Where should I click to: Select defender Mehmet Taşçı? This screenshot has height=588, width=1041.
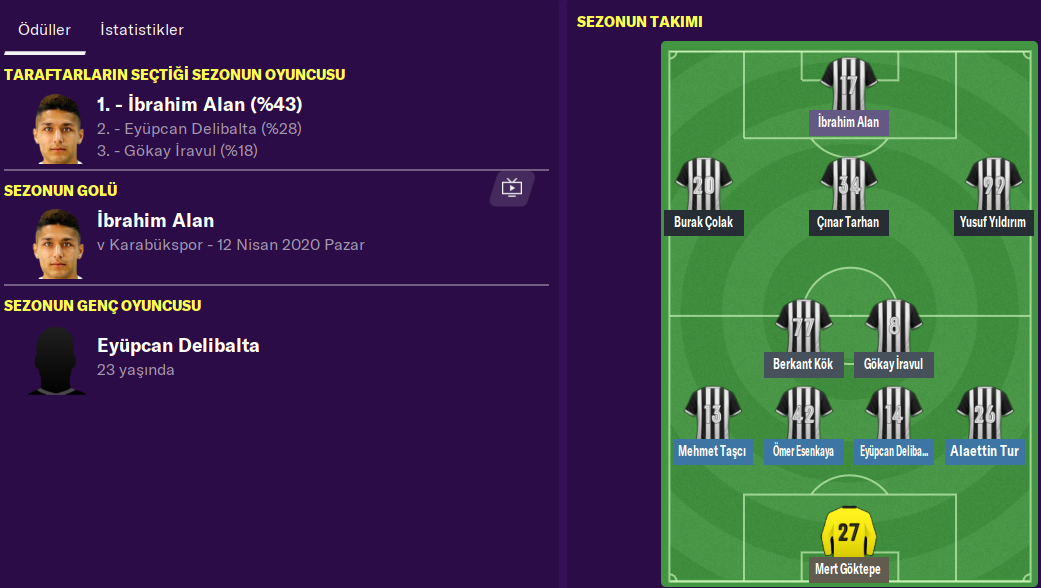(x=712, y=451)
